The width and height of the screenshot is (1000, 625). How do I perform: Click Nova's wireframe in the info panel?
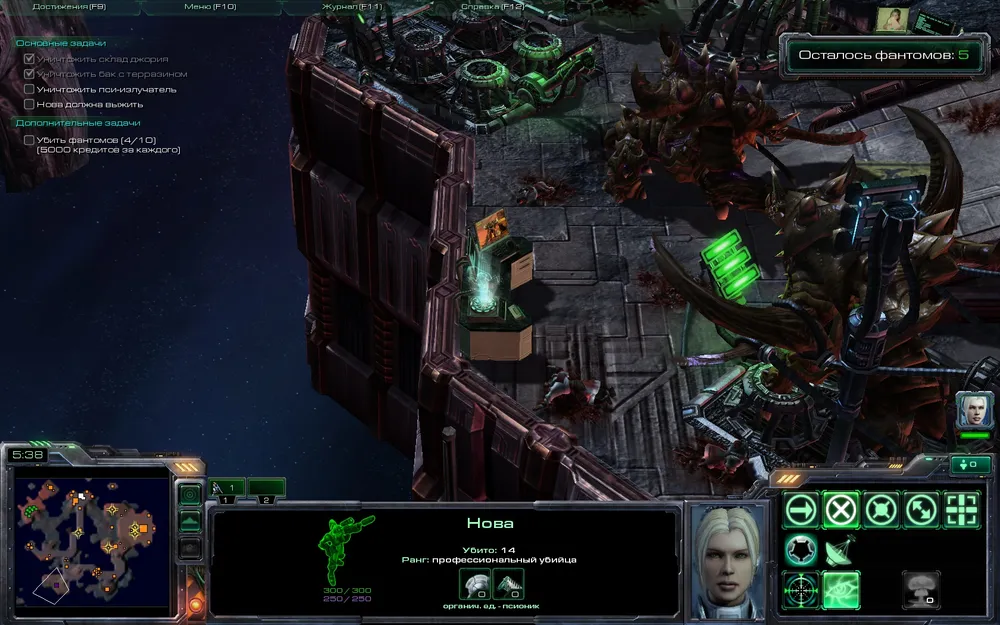346,549
